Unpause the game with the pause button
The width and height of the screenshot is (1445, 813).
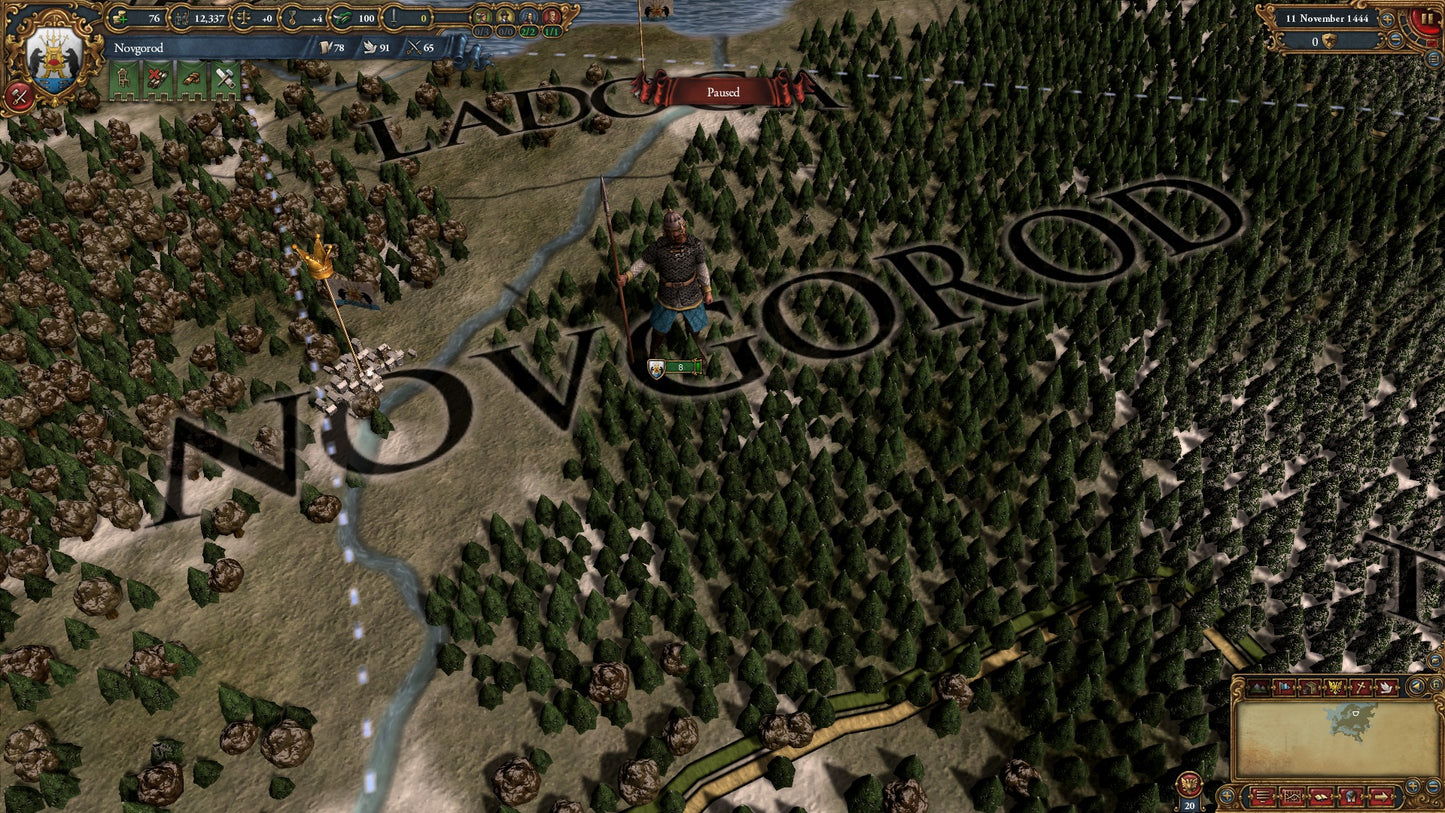click(1426, 17)
